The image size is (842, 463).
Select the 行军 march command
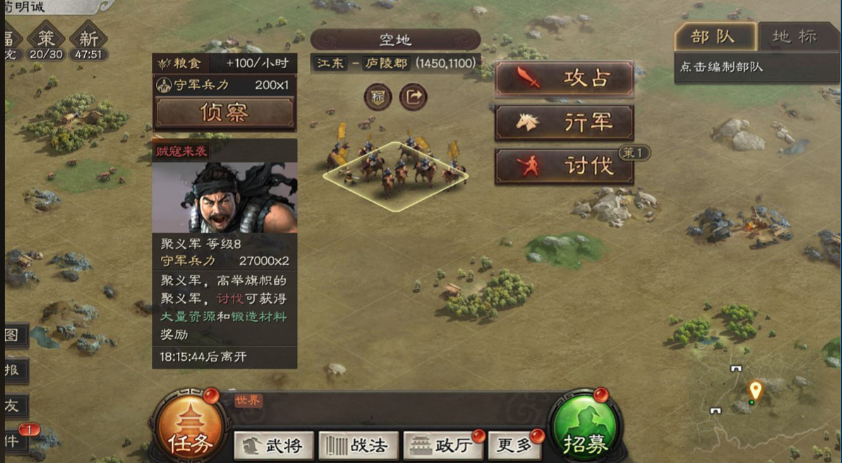pos(564,123)
